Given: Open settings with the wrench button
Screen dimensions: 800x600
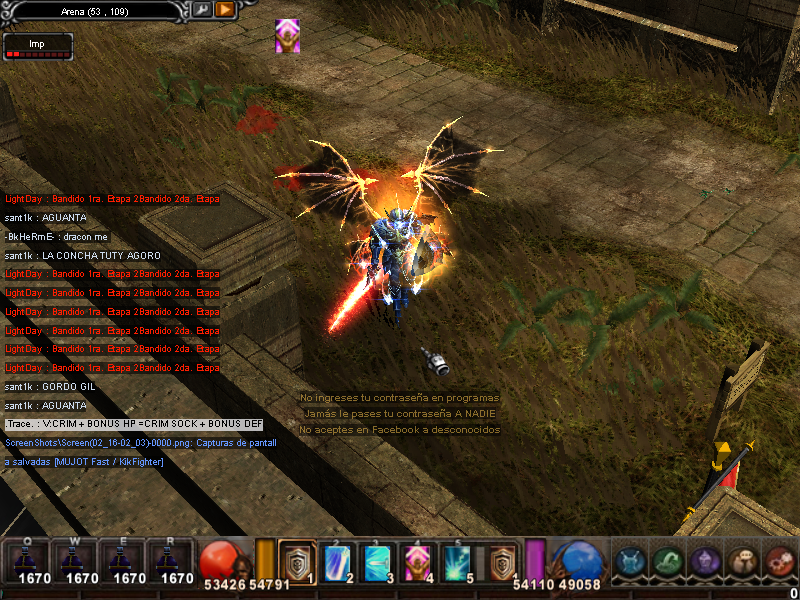Looking at the screenshot, I should tap(202, 9).
